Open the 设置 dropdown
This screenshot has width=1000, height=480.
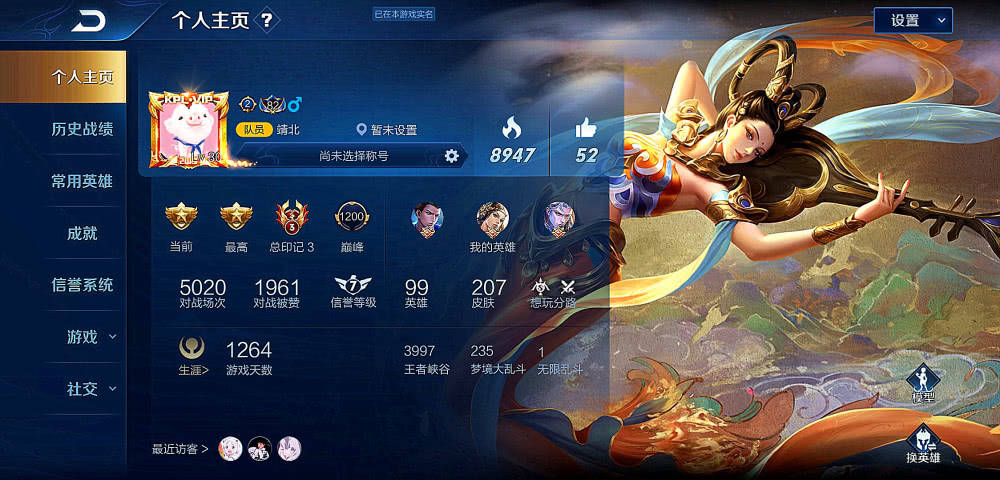point(912,20)
